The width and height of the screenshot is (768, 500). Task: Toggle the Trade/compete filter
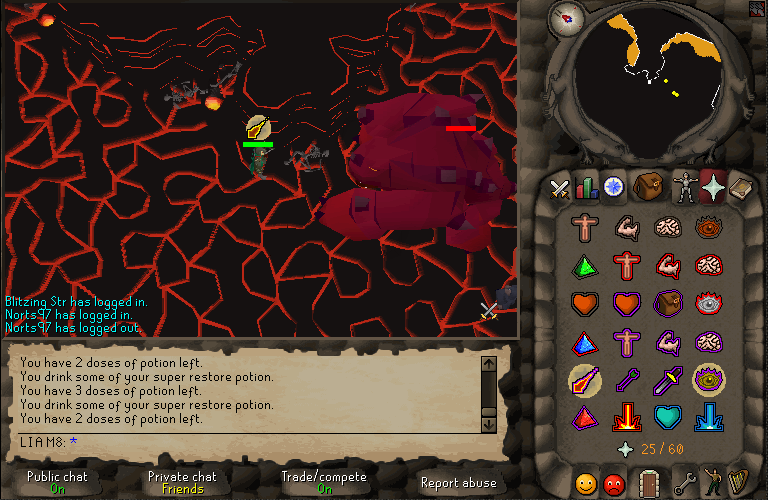323,482
